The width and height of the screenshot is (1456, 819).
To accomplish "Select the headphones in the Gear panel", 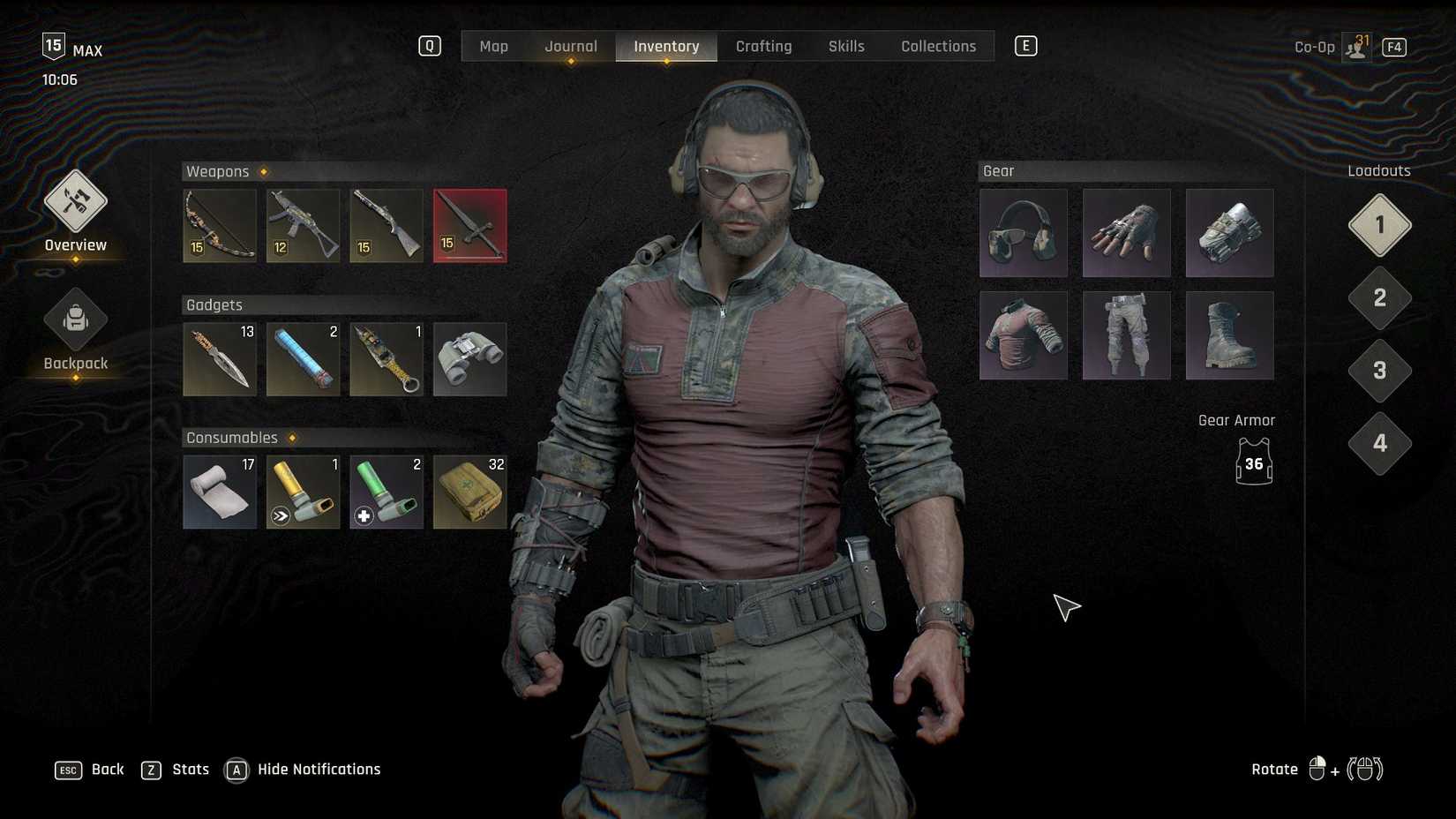I will point(1023,232).
